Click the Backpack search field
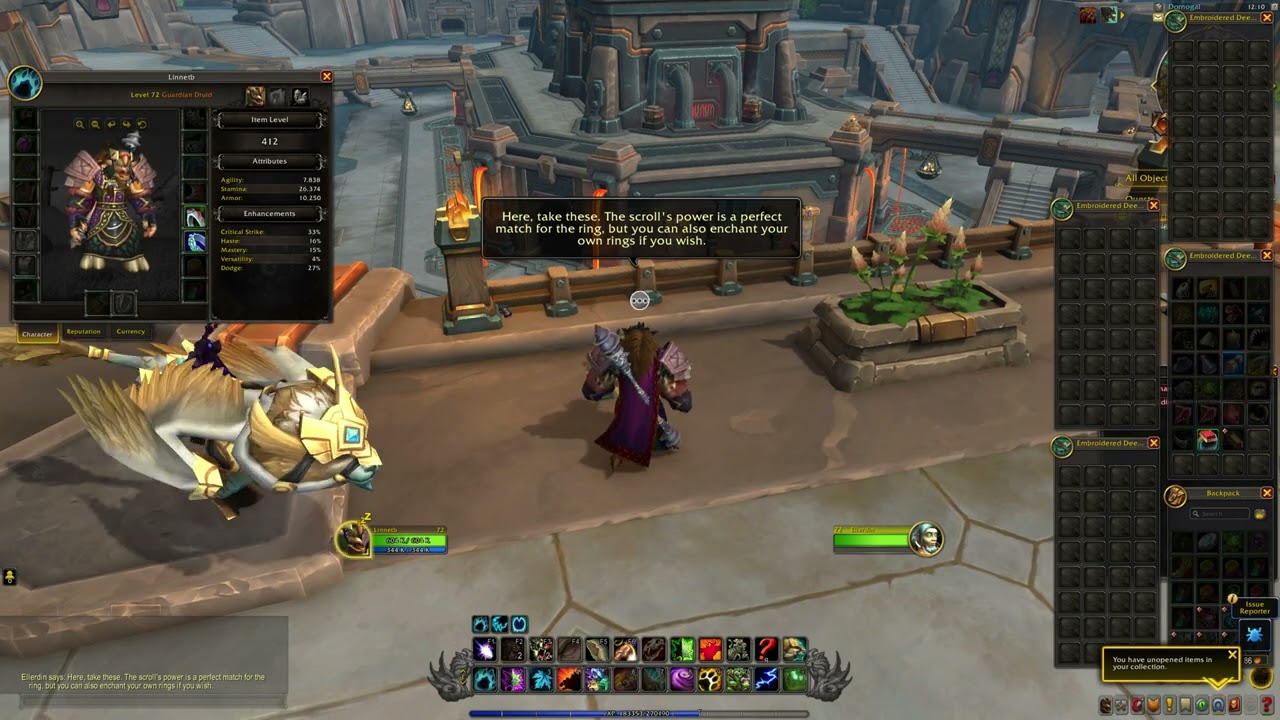 (1223, 514)
